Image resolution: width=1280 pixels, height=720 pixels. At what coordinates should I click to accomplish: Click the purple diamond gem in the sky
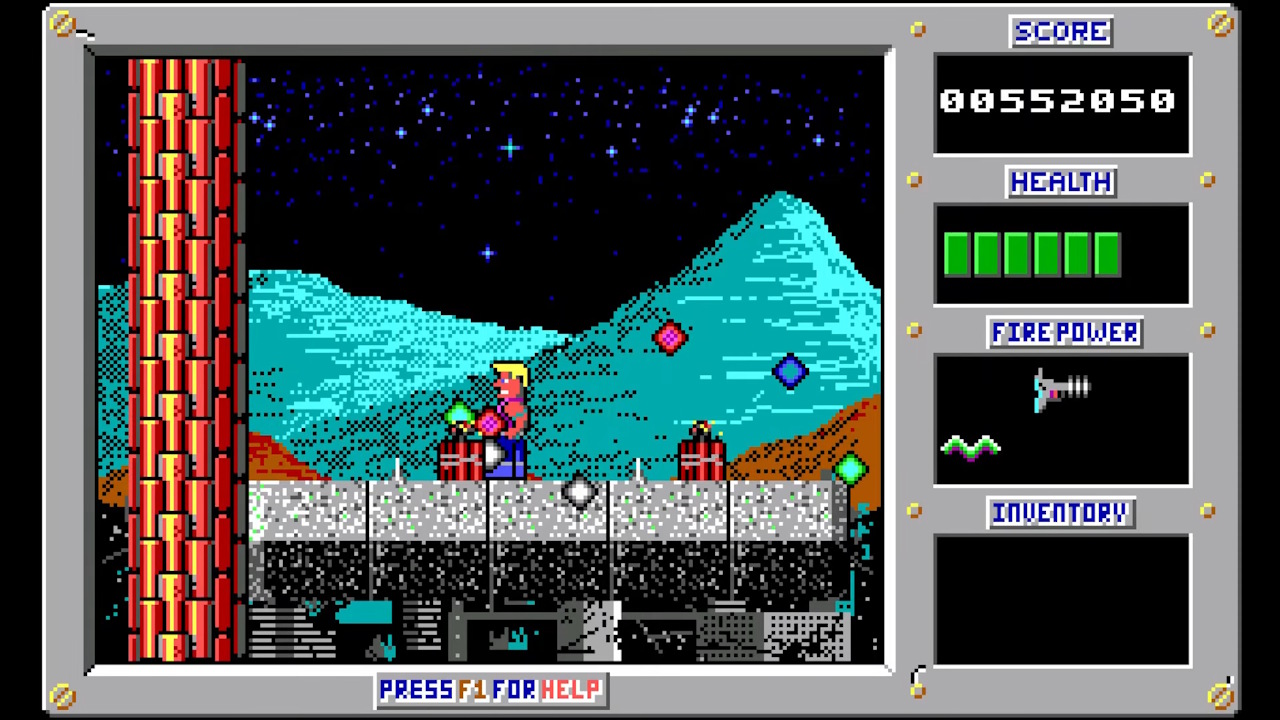click(789, 372)
